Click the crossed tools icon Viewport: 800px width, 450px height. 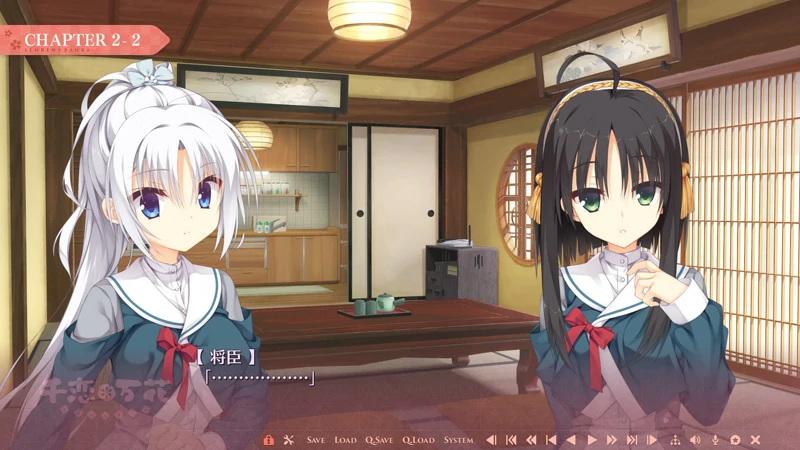pyautogui.click(x=288, y=440)
